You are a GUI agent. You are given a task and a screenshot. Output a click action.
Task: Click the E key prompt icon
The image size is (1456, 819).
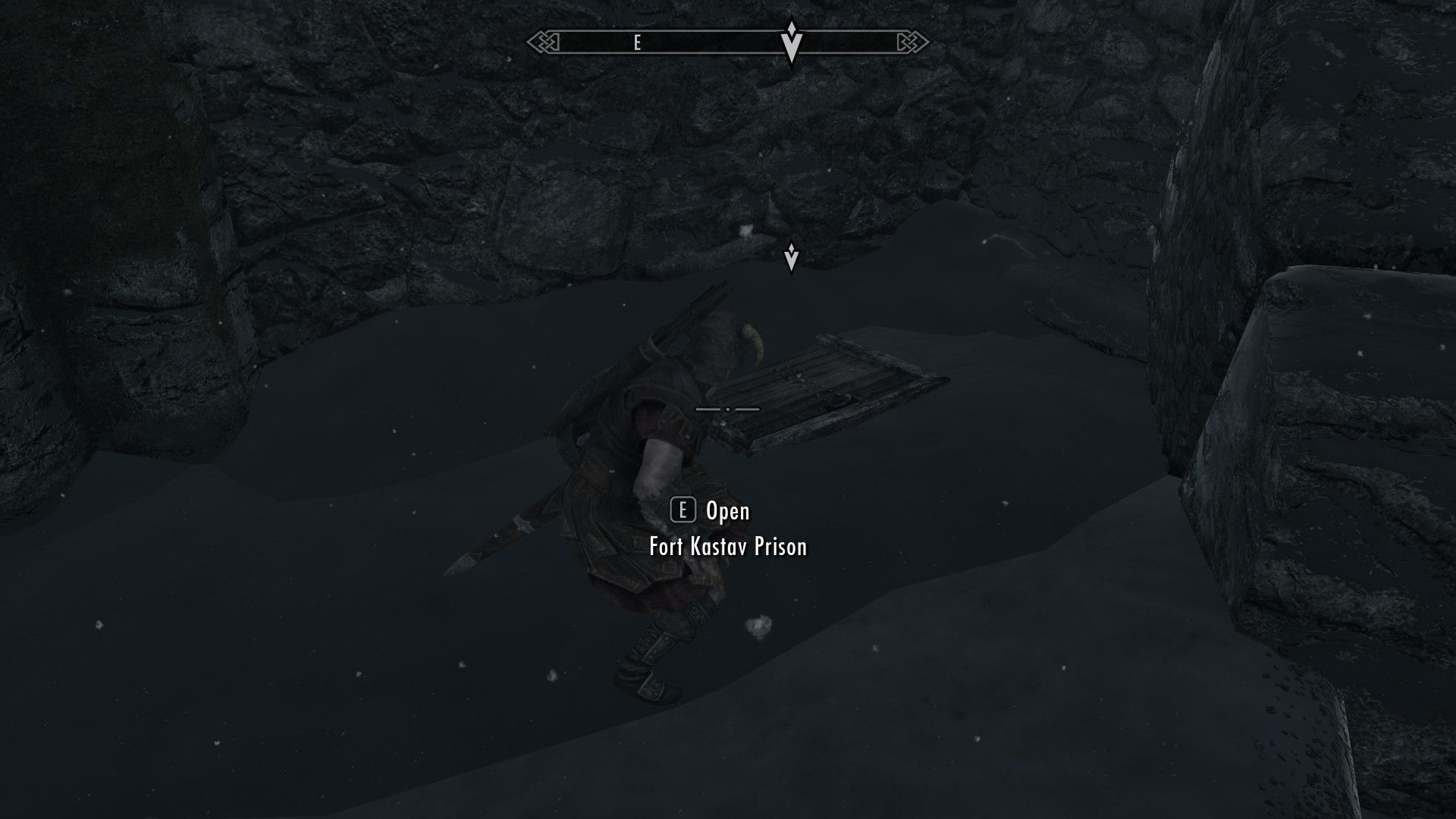(x=684, y=510)
